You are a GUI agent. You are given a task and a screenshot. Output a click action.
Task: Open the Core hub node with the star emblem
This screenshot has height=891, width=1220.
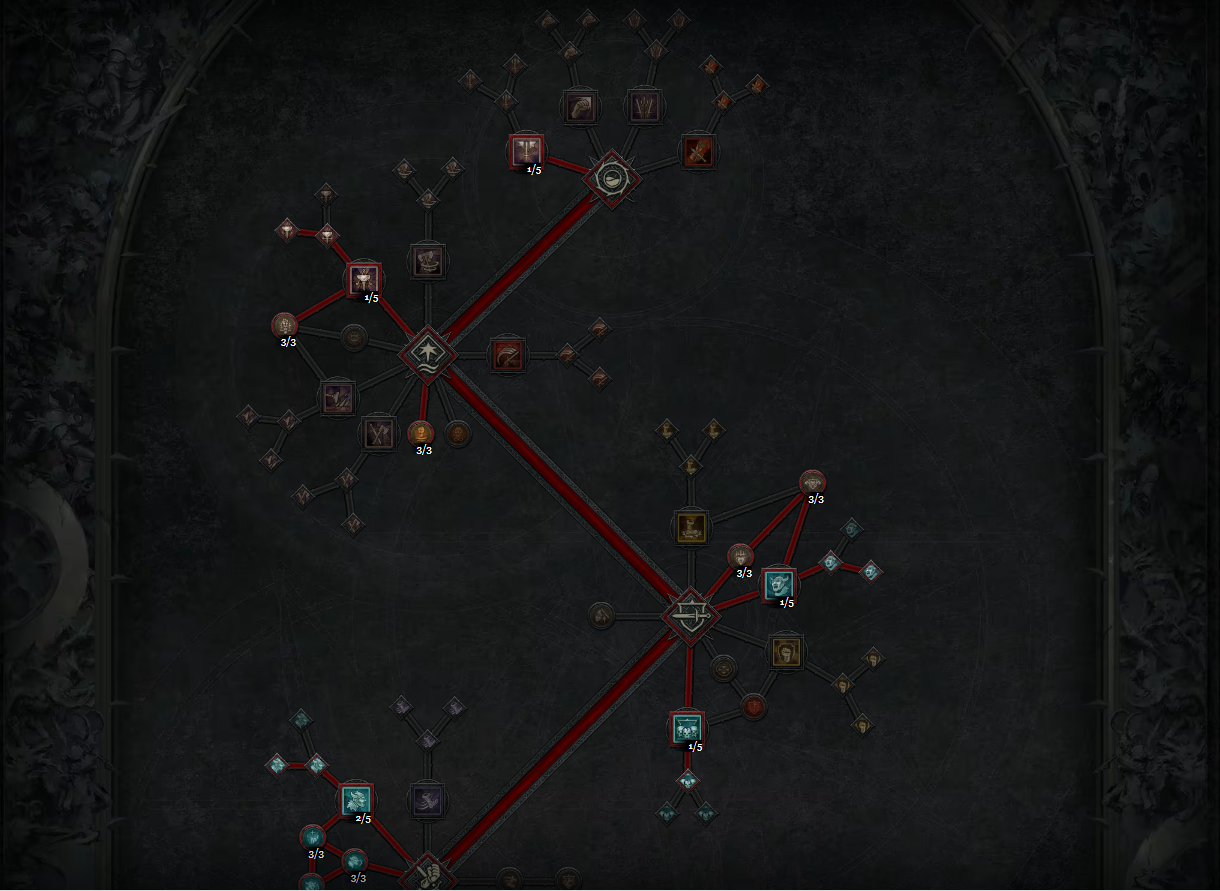pos(428,355)
